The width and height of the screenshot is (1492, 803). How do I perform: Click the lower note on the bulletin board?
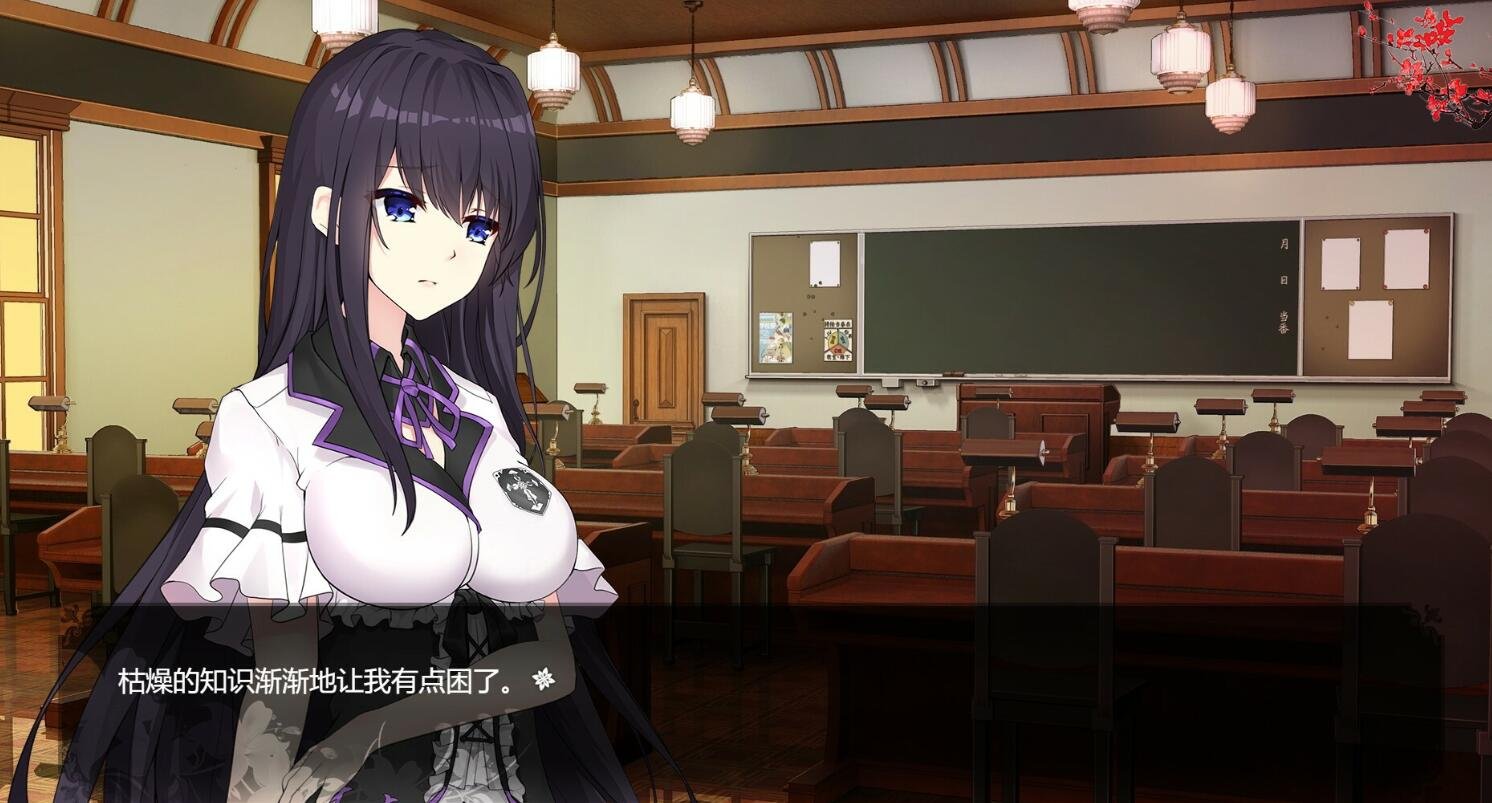(1370, 330)
